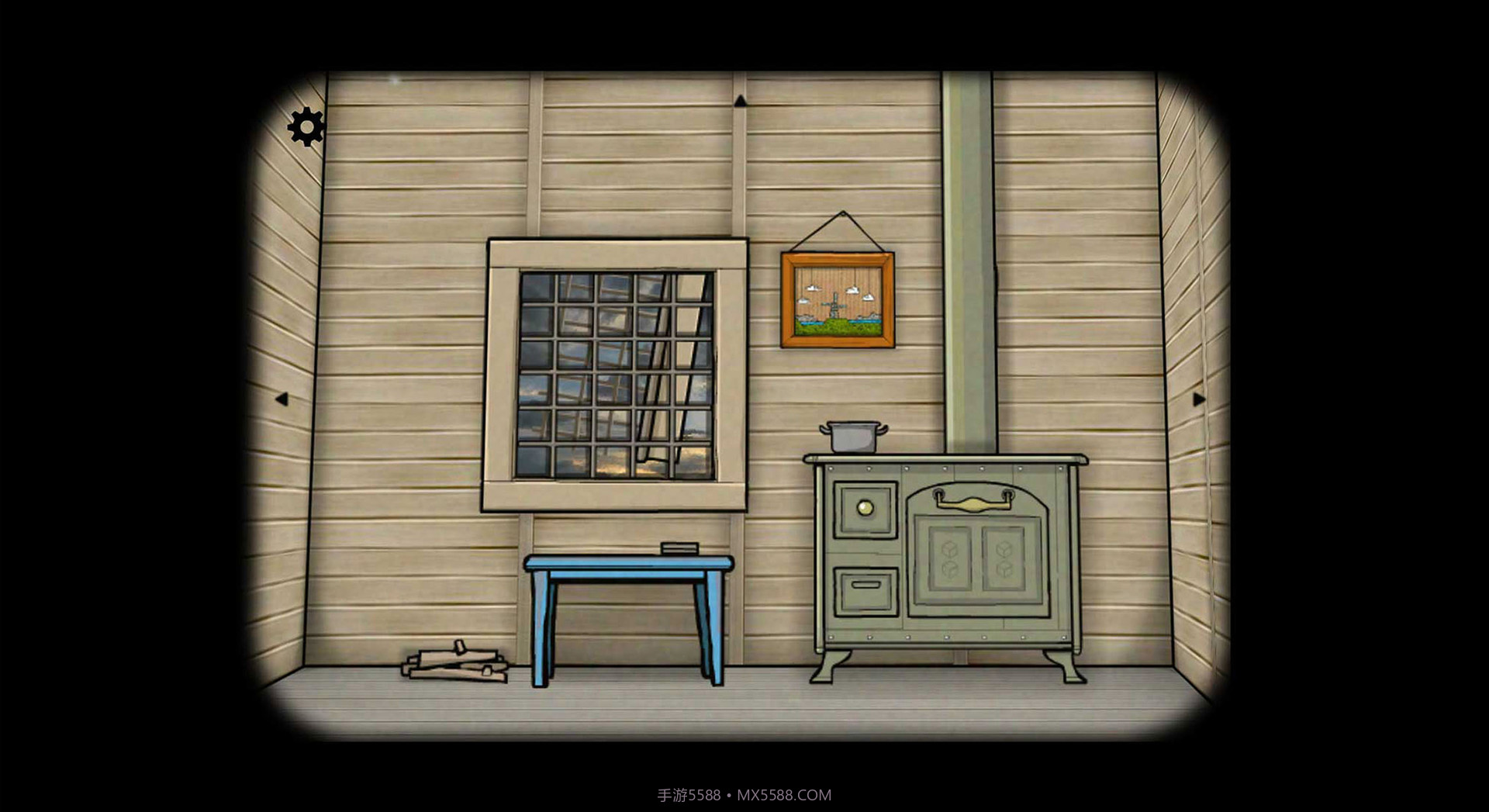The width and height of the screenshot is (1489, 812).
Task: Open the settings gear menu
Action: pos(306,126)
